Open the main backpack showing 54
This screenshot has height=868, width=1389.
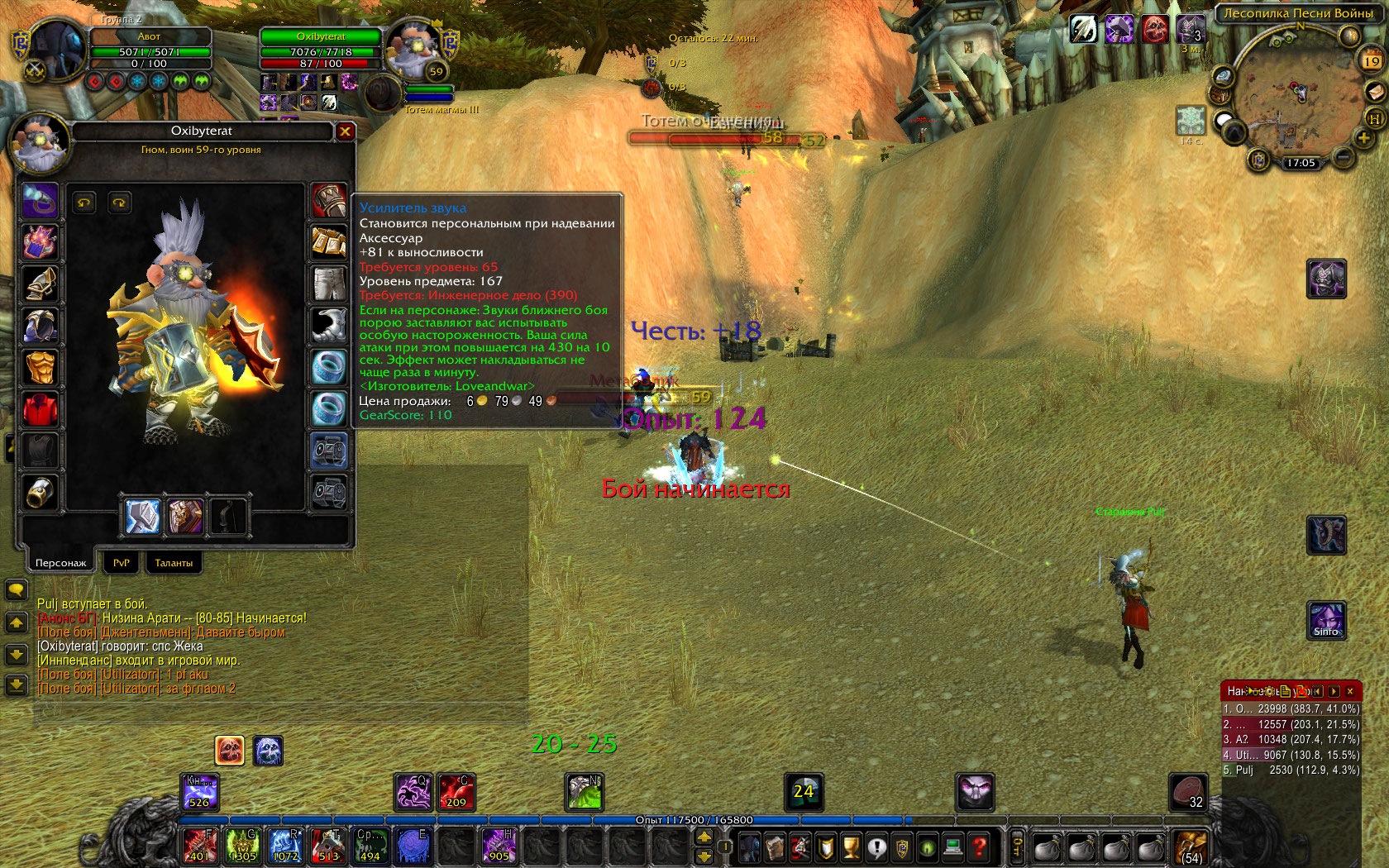pyautogui.click(x=1191, y=847)
